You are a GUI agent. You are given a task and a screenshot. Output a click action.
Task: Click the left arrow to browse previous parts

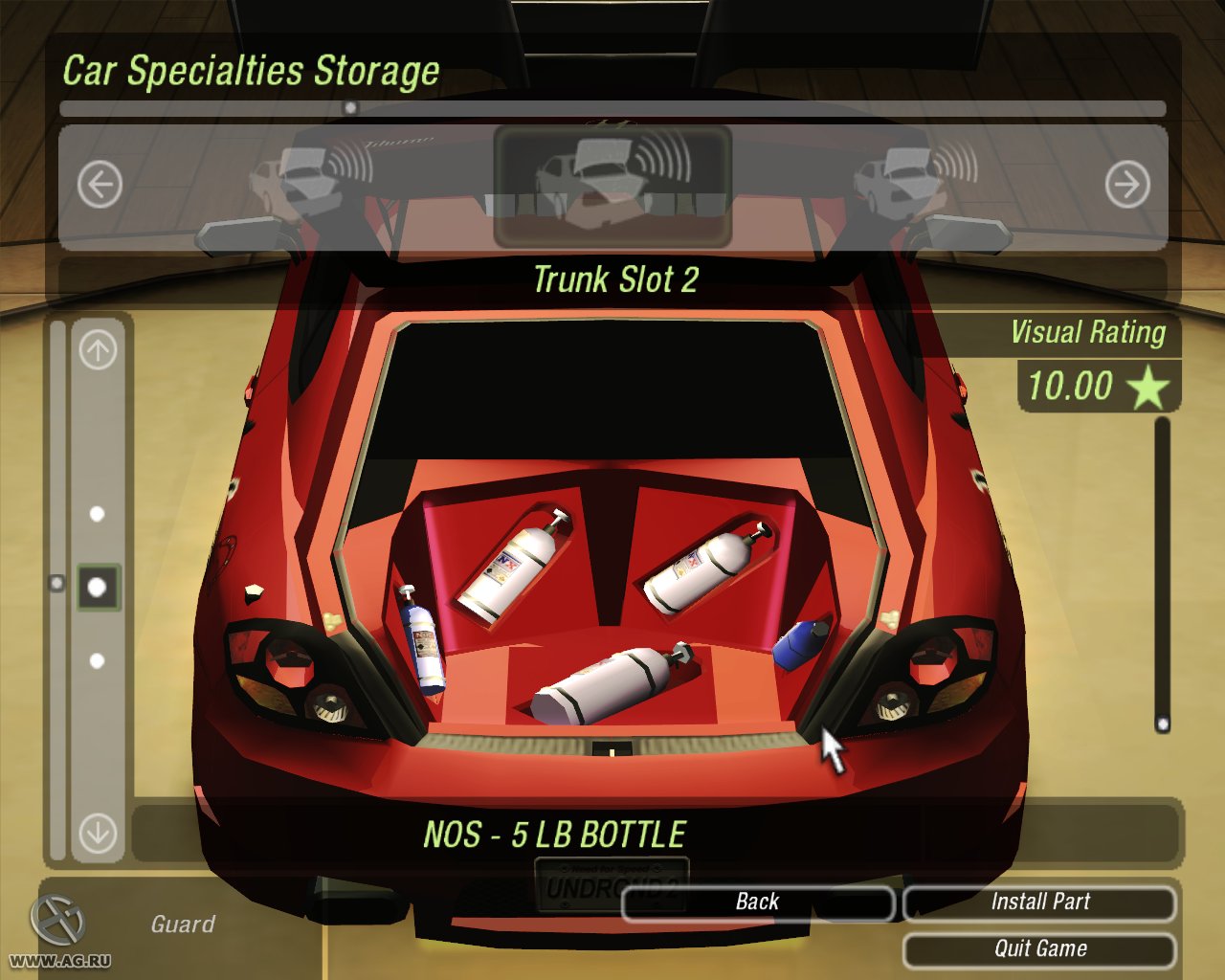pos(99,183)
